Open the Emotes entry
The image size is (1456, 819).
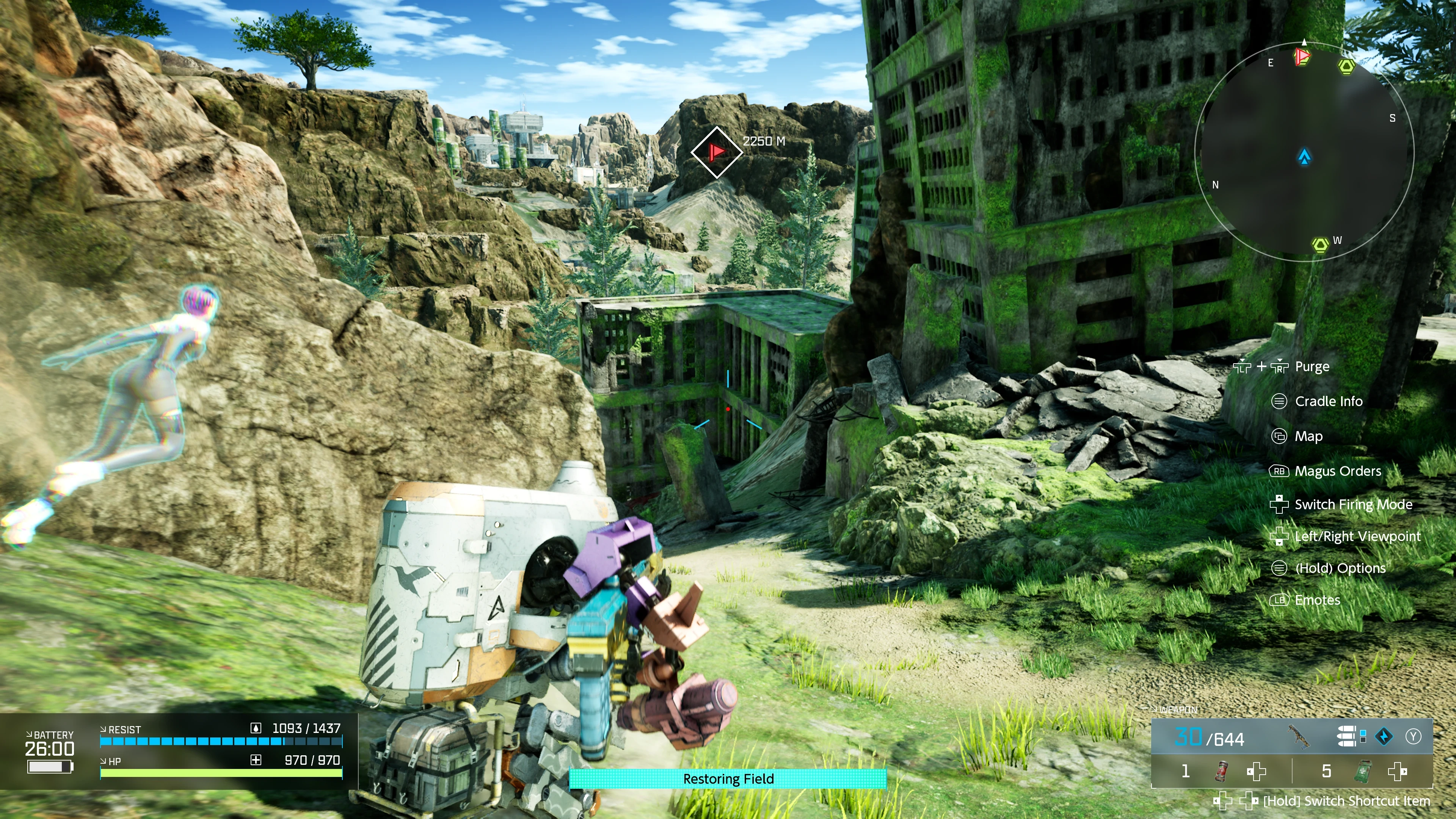(1317, 600)
